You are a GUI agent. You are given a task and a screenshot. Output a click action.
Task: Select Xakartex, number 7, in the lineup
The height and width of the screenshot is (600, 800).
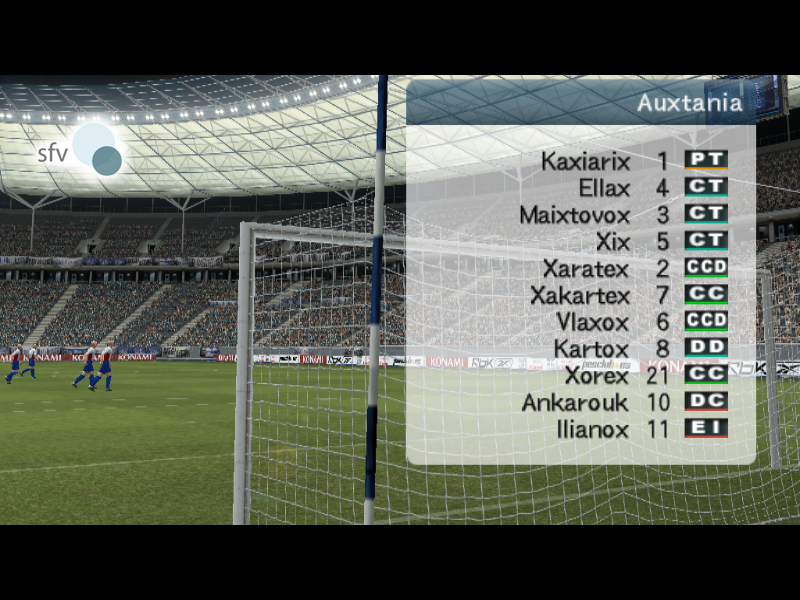580,296
